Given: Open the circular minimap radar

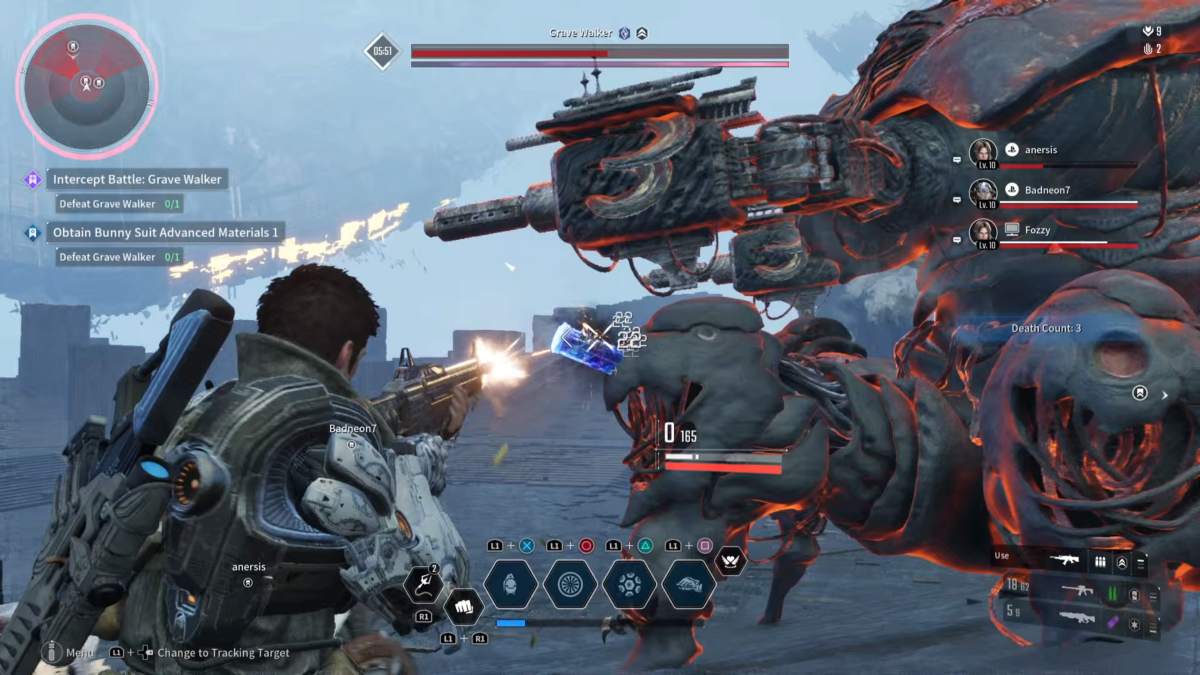Looking at the screenshot, I should pyautogui.click(x=86, y=86).
